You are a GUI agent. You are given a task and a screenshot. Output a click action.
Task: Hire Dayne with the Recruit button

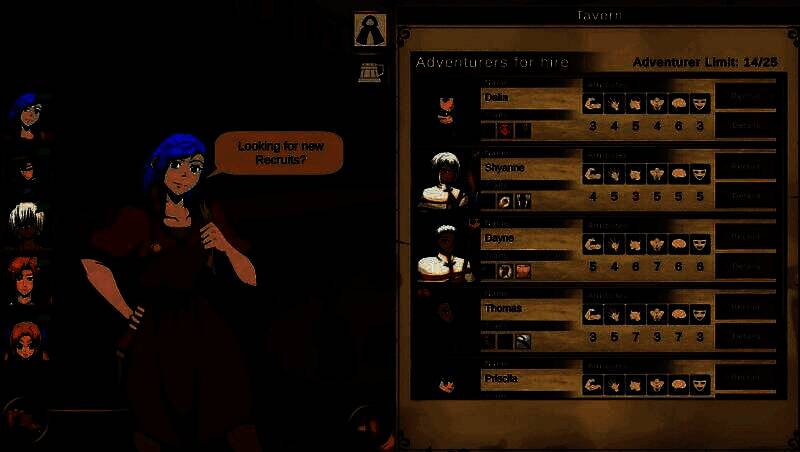pyautogui.click(x=746, y=238)
